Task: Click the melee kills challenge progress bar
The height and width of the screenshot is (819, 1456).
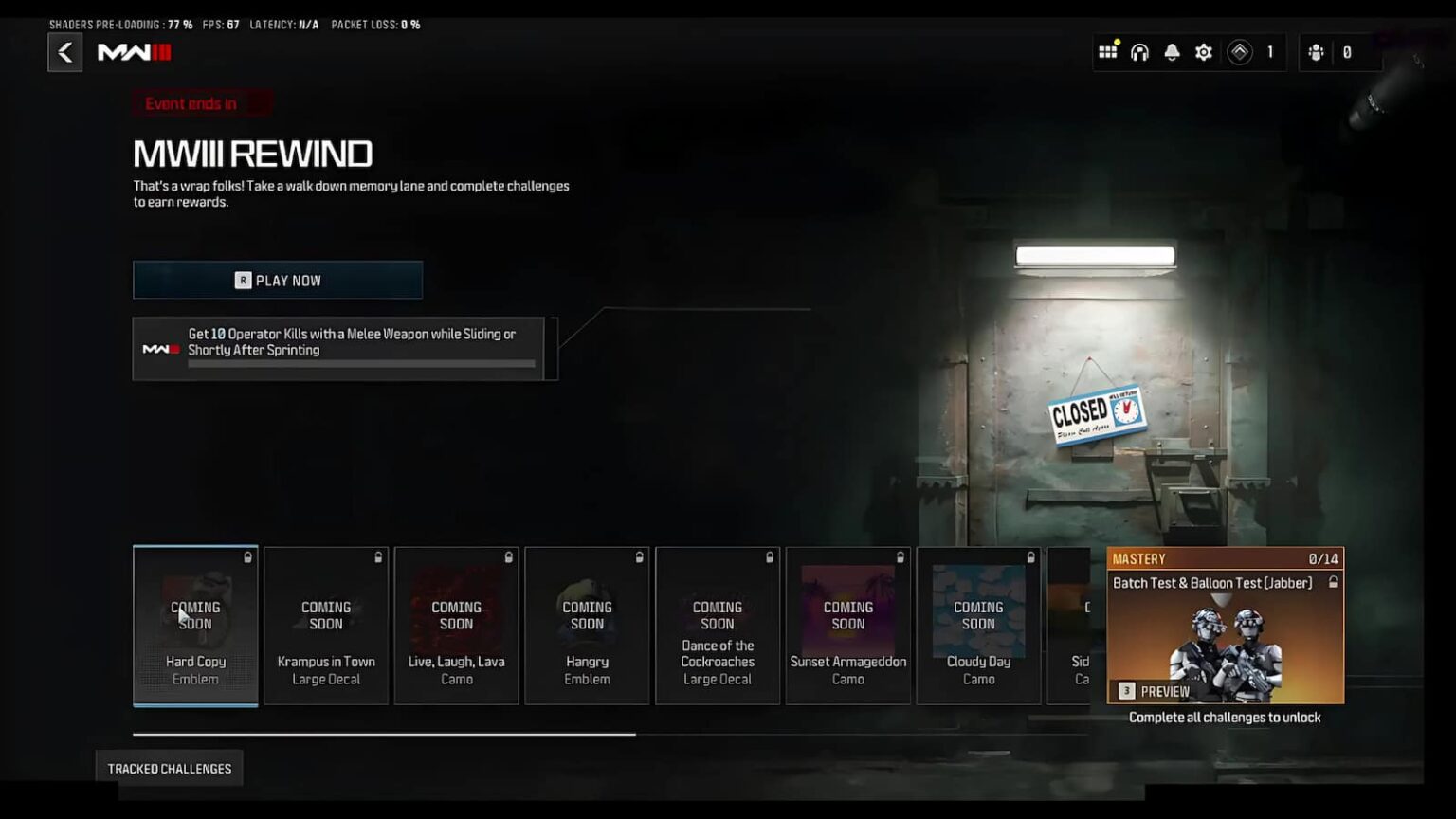Action: coord(364,364)
